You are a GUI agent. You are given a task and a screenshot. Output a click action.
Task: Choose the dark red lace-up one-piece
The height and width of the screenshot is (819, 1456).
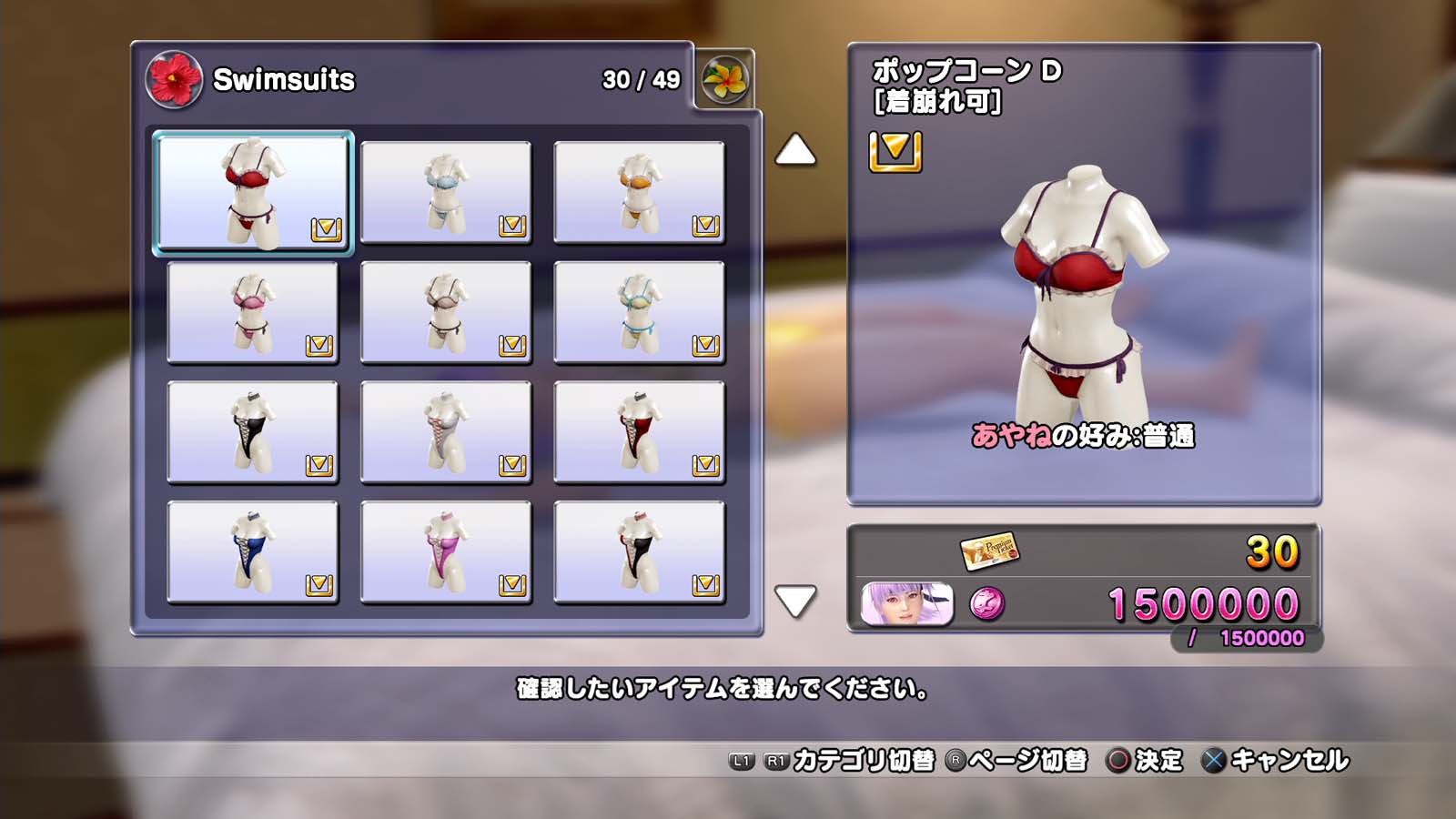[639, 432]
